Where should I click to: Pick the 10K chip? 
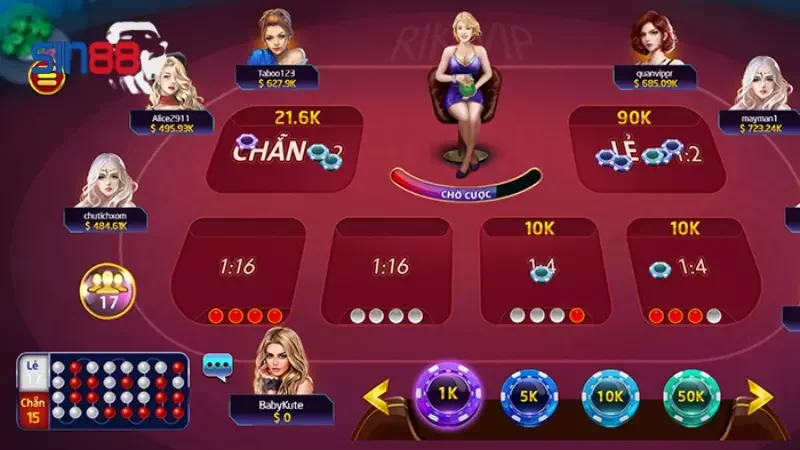(x=611, y=396)
